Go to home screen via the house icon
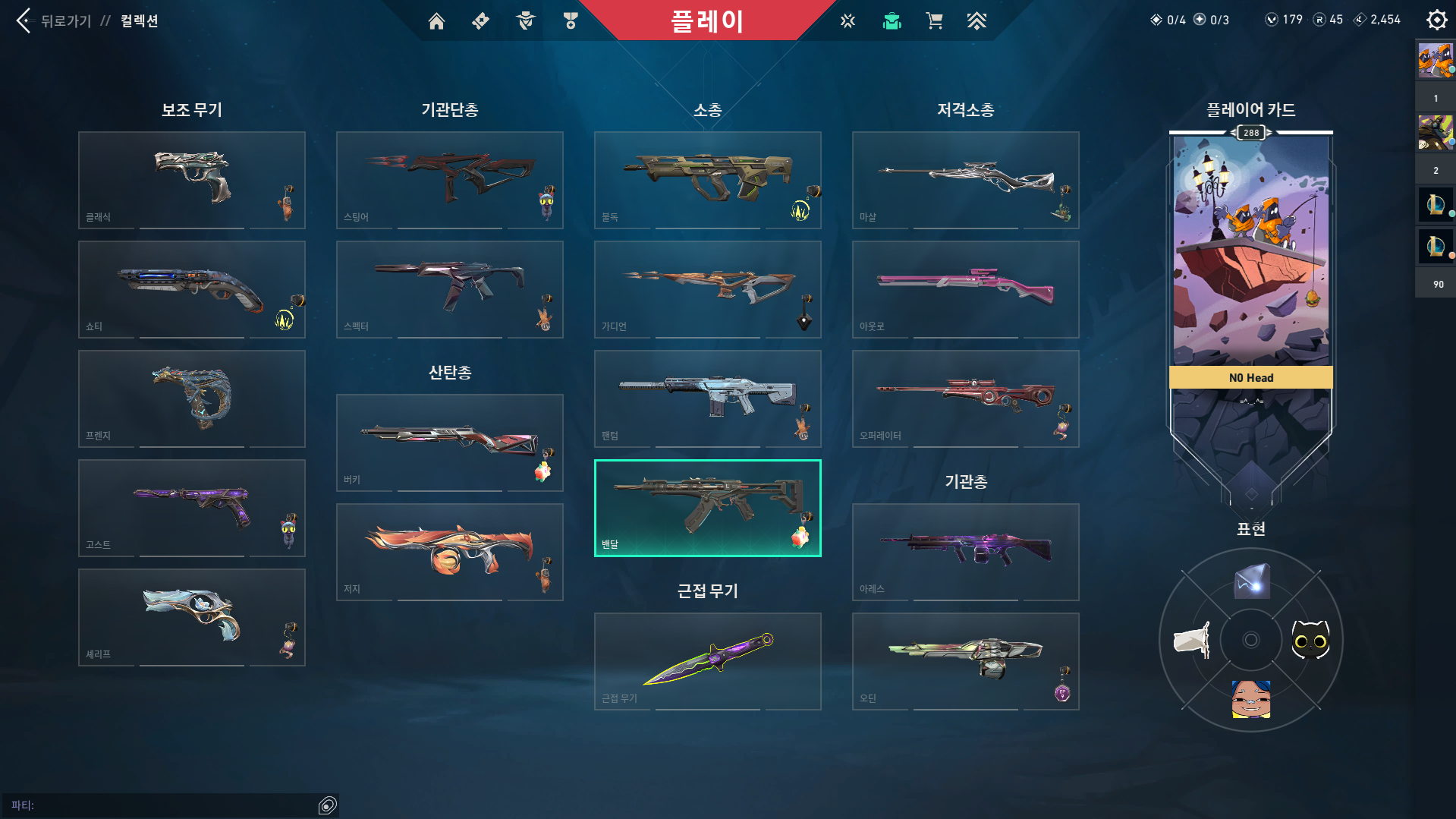This screenshot has height=819, width=1456. click(436, 20)
